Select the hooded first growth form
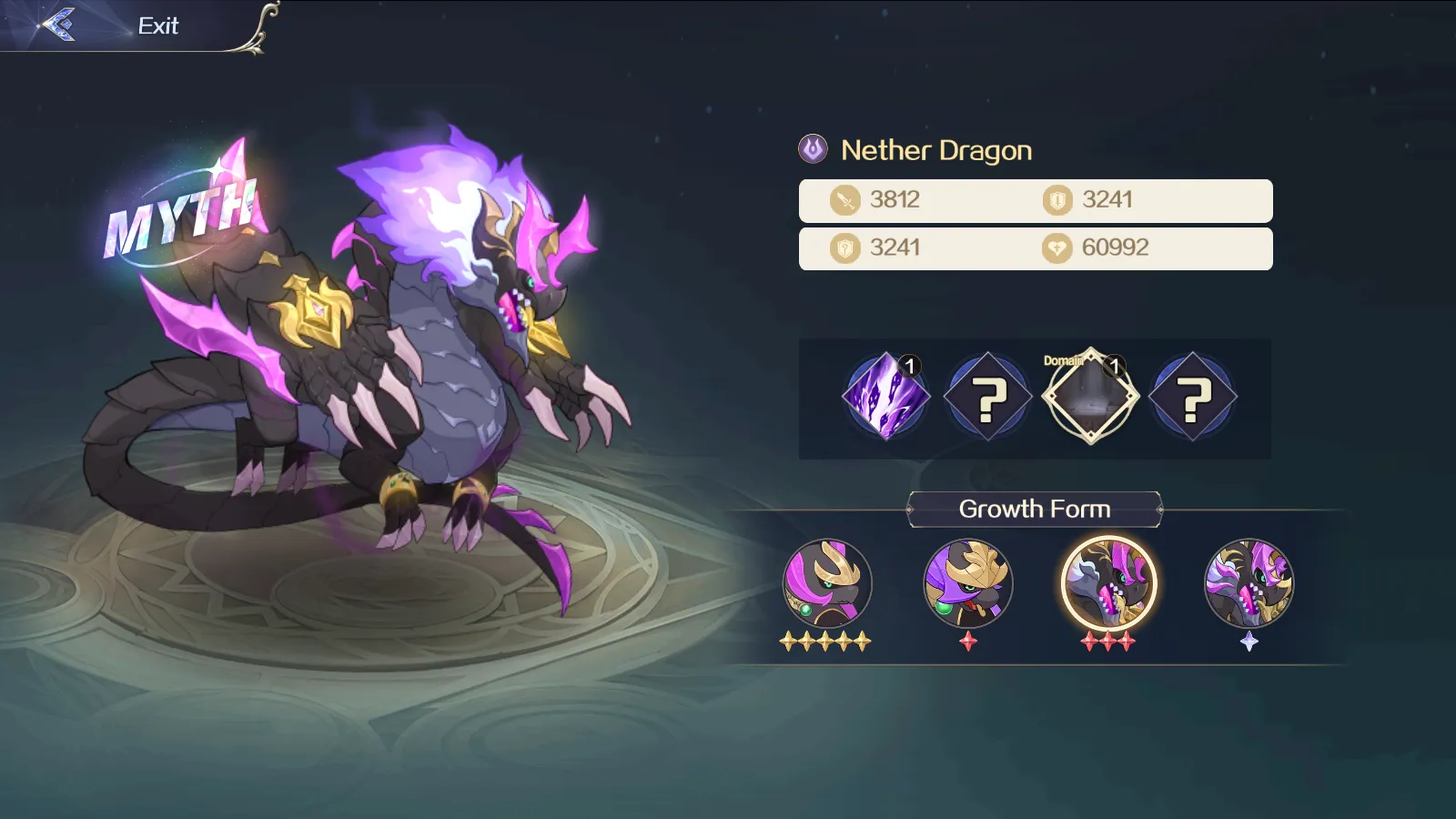This screenshot has height=819, width=1456. pyautogui.click(x=826, y=586)
